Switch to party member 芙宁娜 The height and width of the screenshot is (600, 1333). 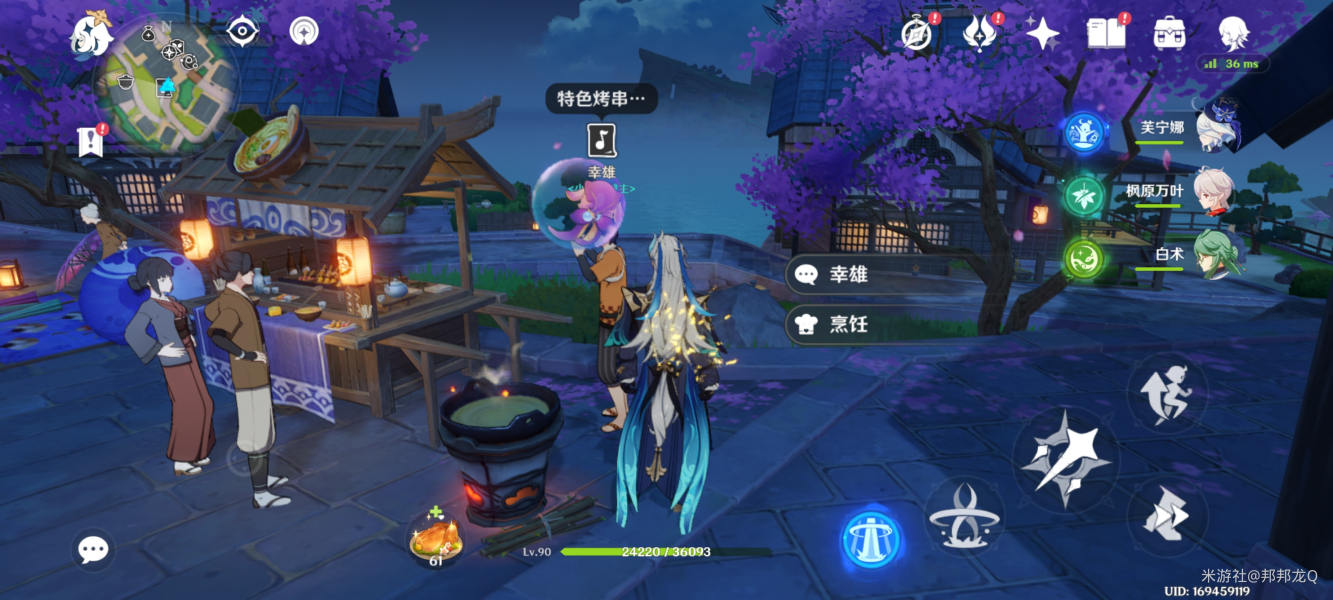1217,128
